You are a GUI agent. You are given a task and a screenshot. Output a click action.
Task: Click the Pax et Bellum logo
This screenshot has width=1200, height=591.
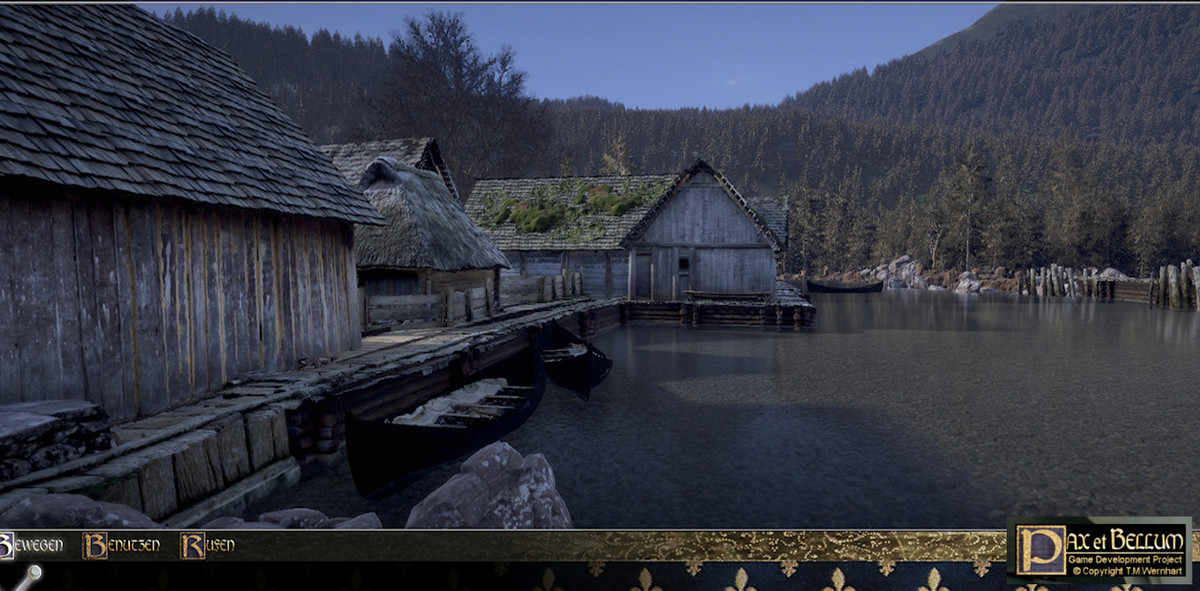point(1099,549)
